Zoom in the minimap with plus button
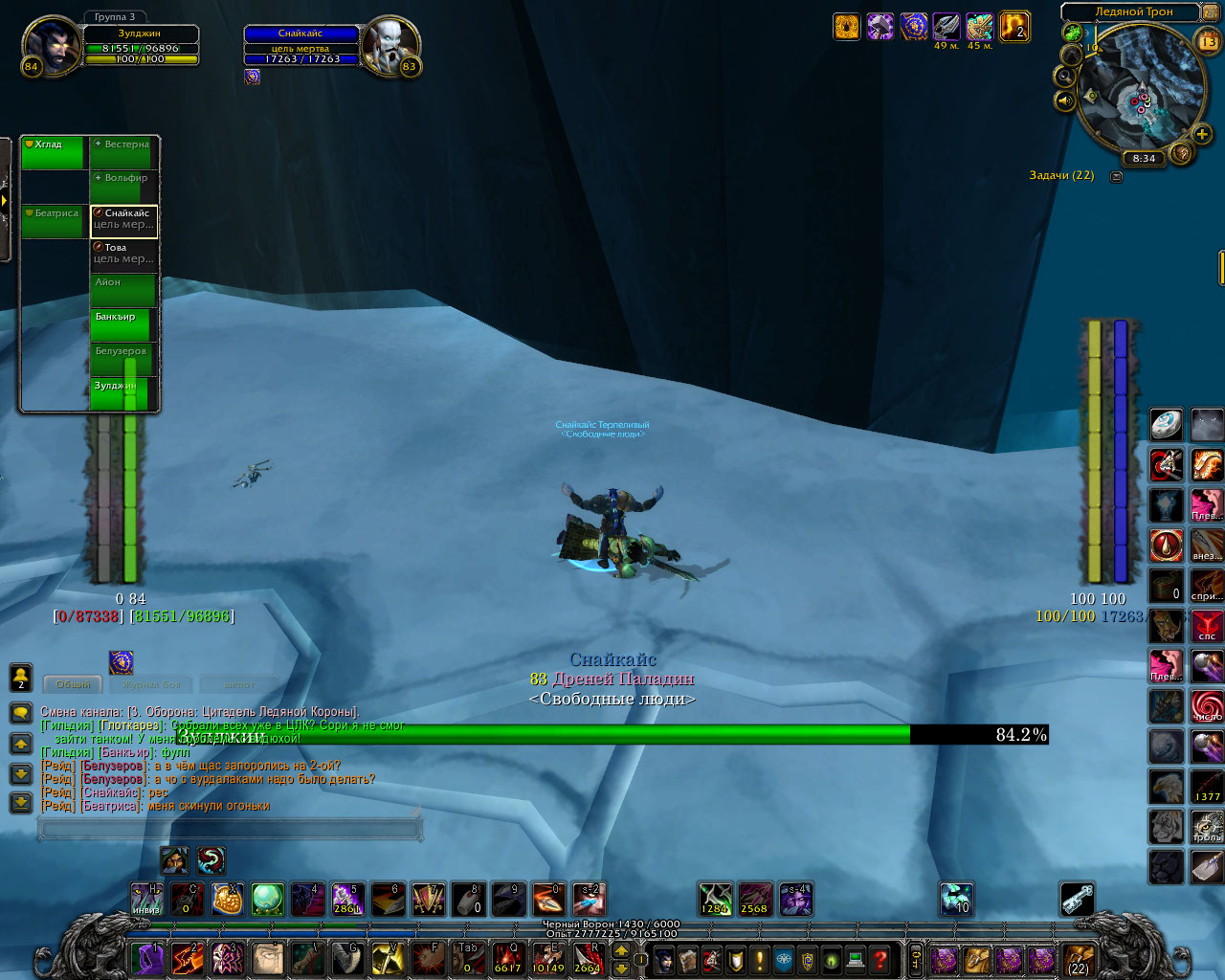This screenshot has height=980, width=1225. click(1202, 134)
